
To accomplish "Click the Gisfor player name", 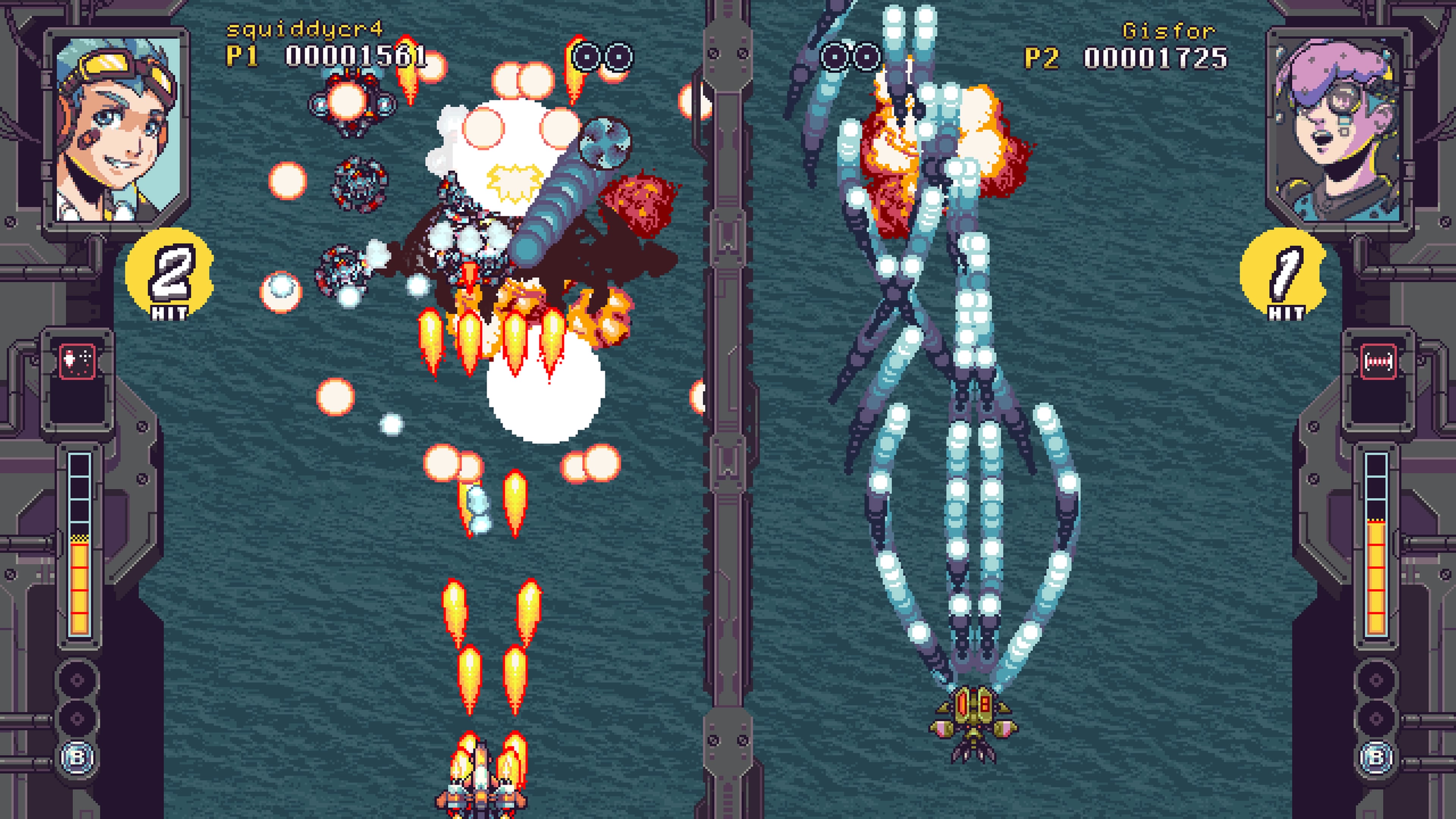I will tap(1168, 30).
